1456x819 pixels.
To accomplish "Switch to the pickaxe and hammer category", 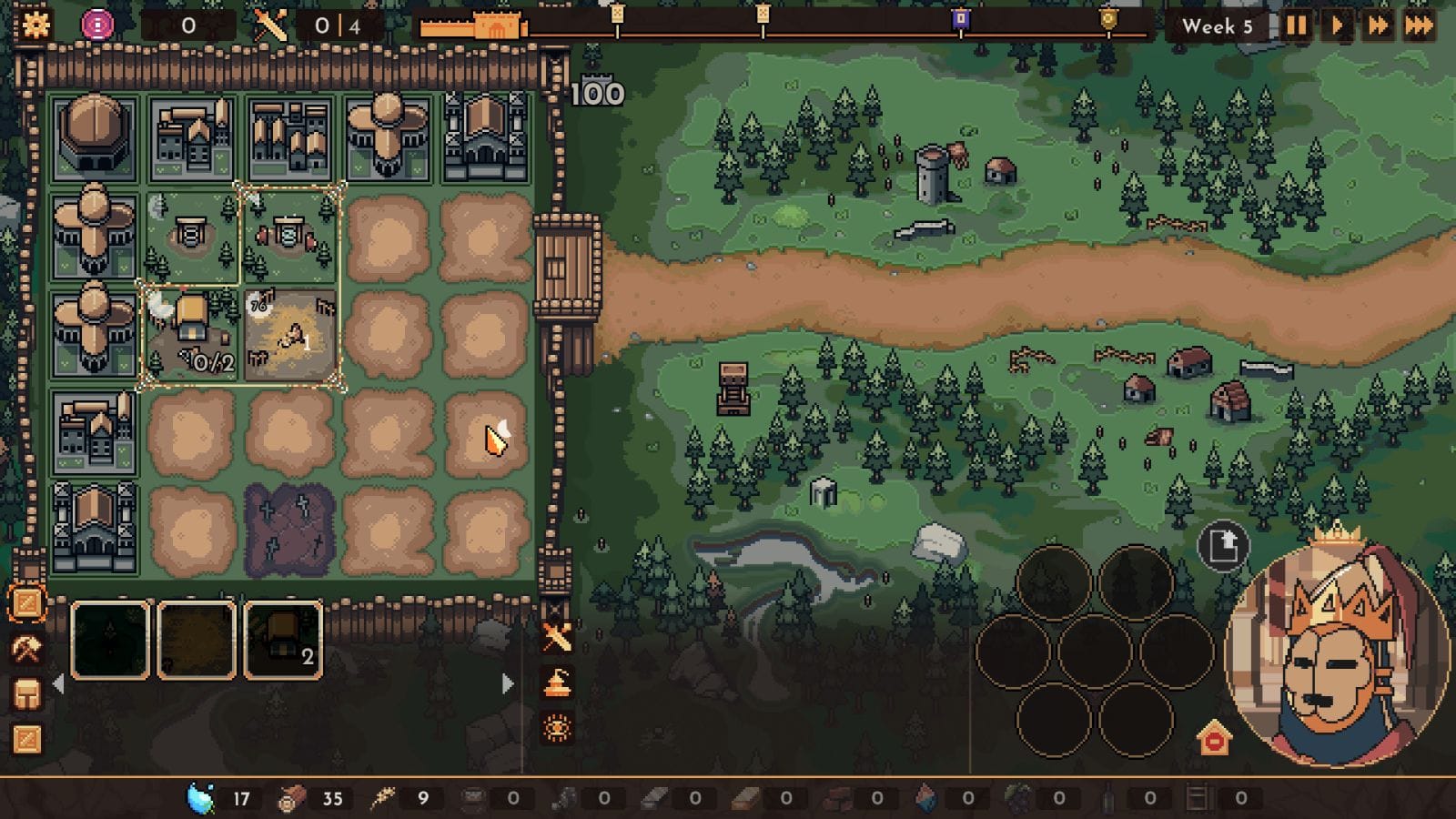I will tap(26, 649).
